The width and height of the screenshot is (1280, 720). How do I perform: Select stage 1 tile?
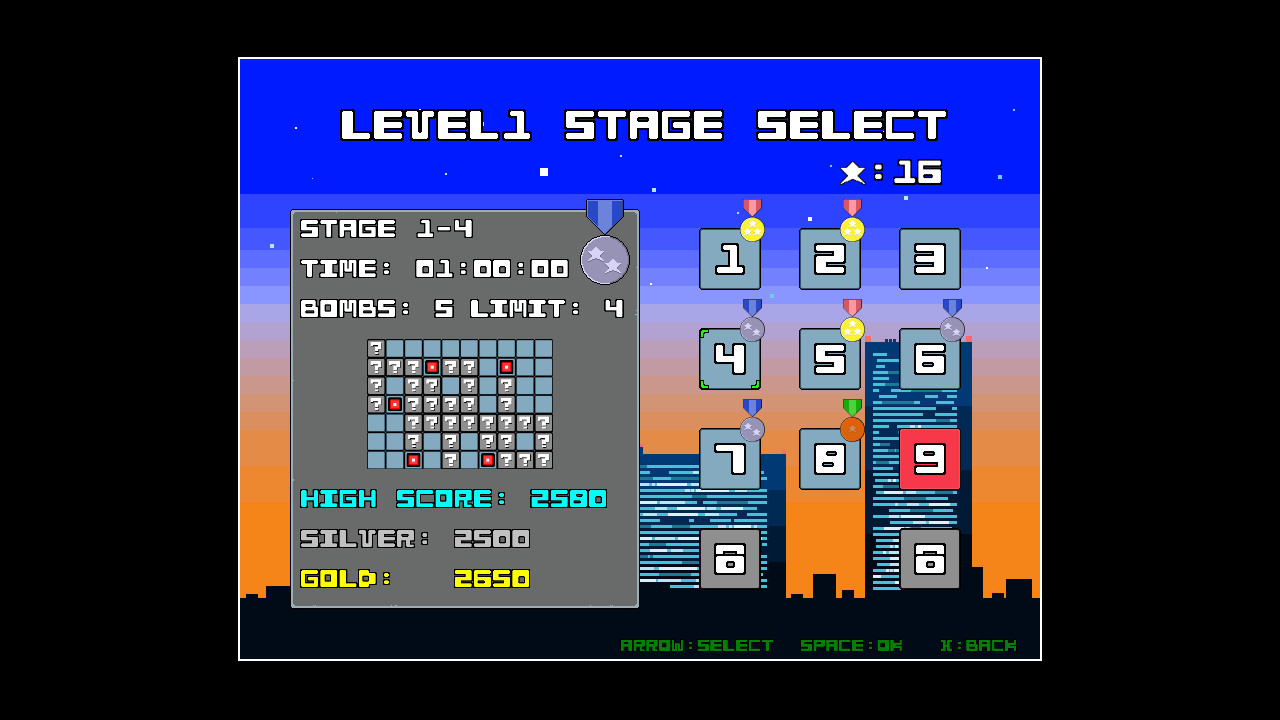pos(730,259)
